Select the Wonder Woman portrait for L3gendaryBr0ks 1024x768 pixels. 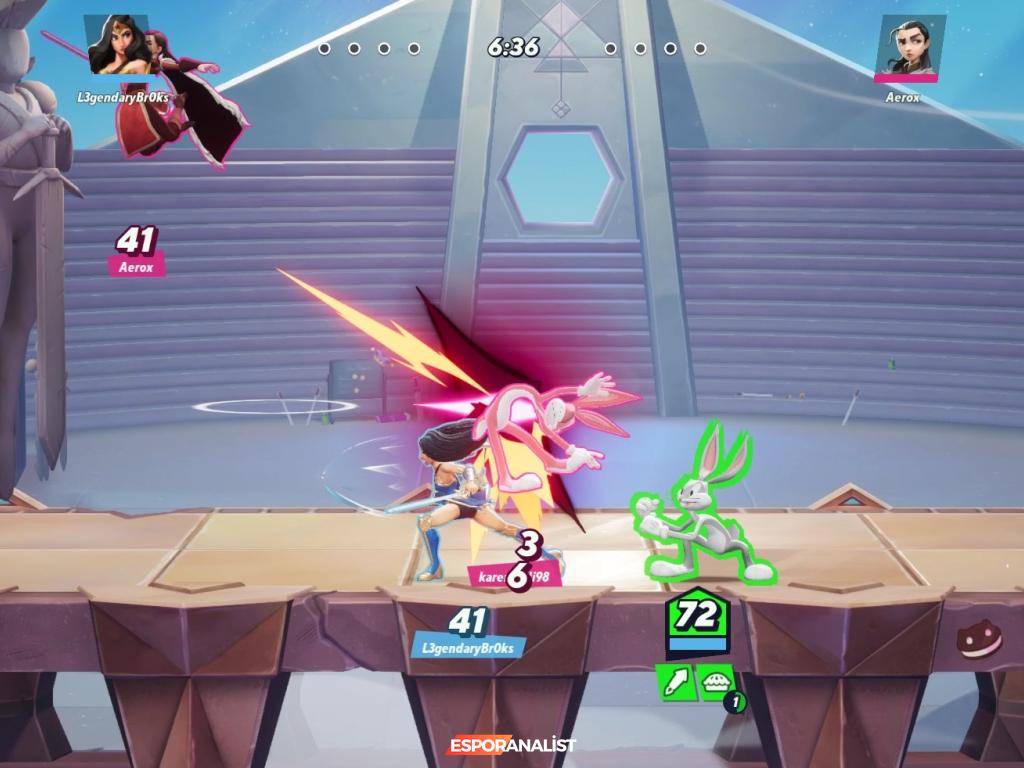[119, 45]
